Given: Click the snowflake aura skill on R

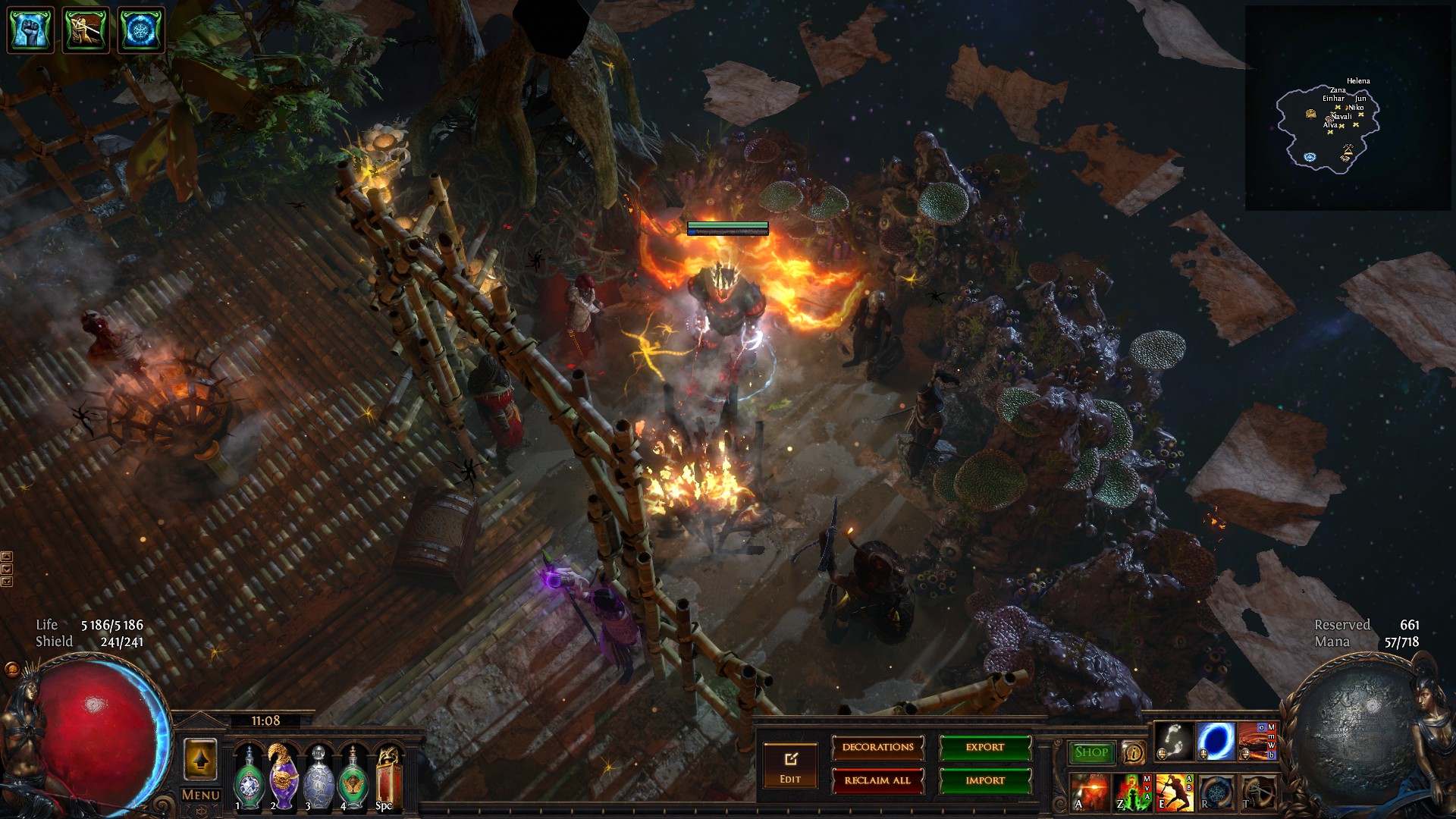Looking at the screenshot, I should click(1216, 792).
